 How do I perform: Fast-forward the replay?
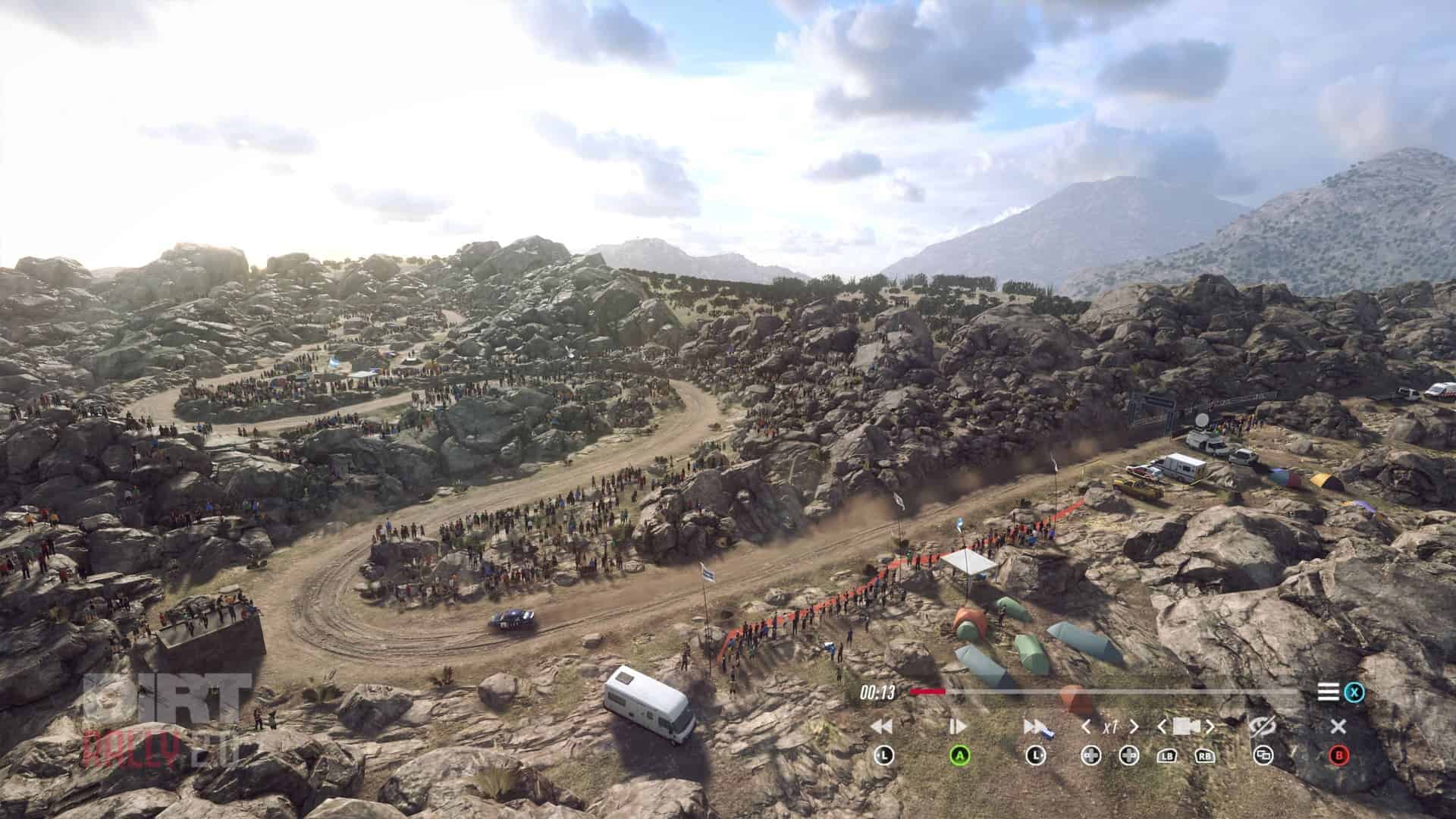pos(1034,726)
